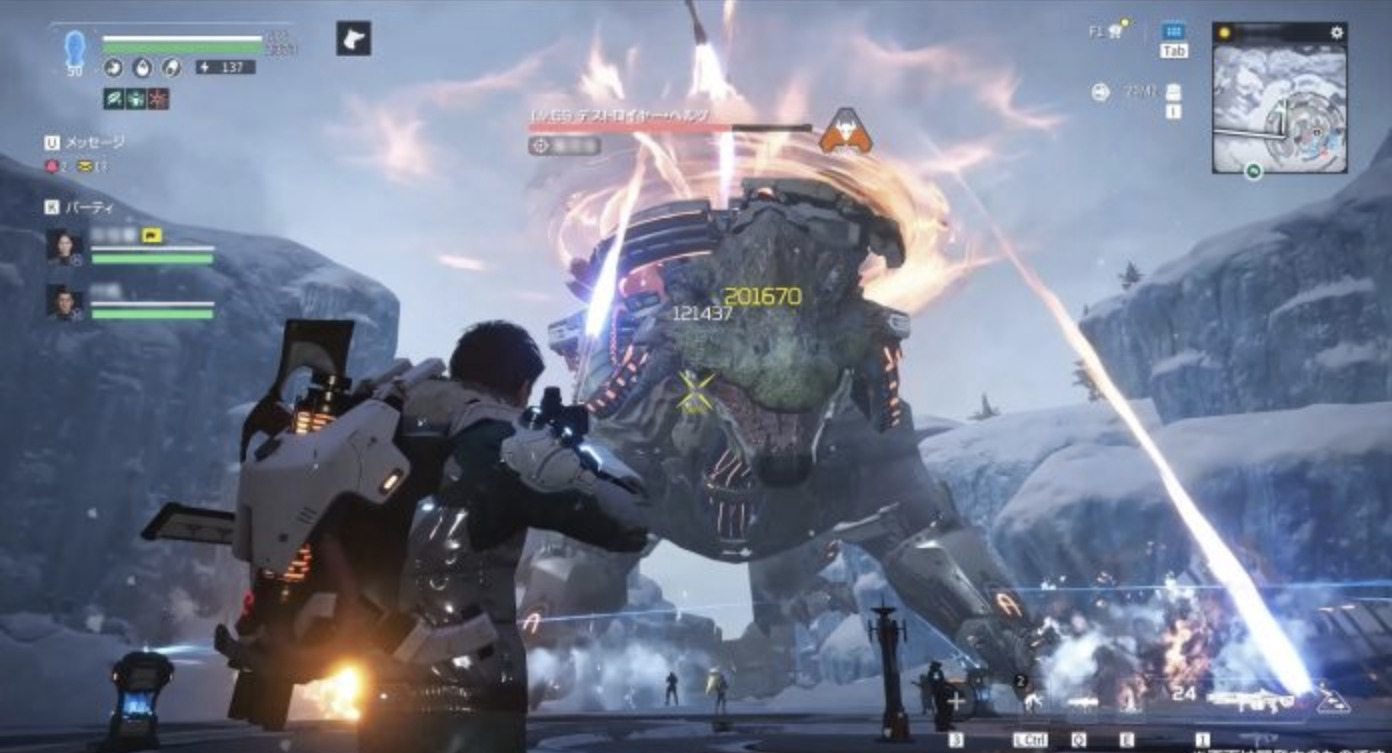
Task: Click the orange boss emblem marker
Action: (x=845, y=131)
